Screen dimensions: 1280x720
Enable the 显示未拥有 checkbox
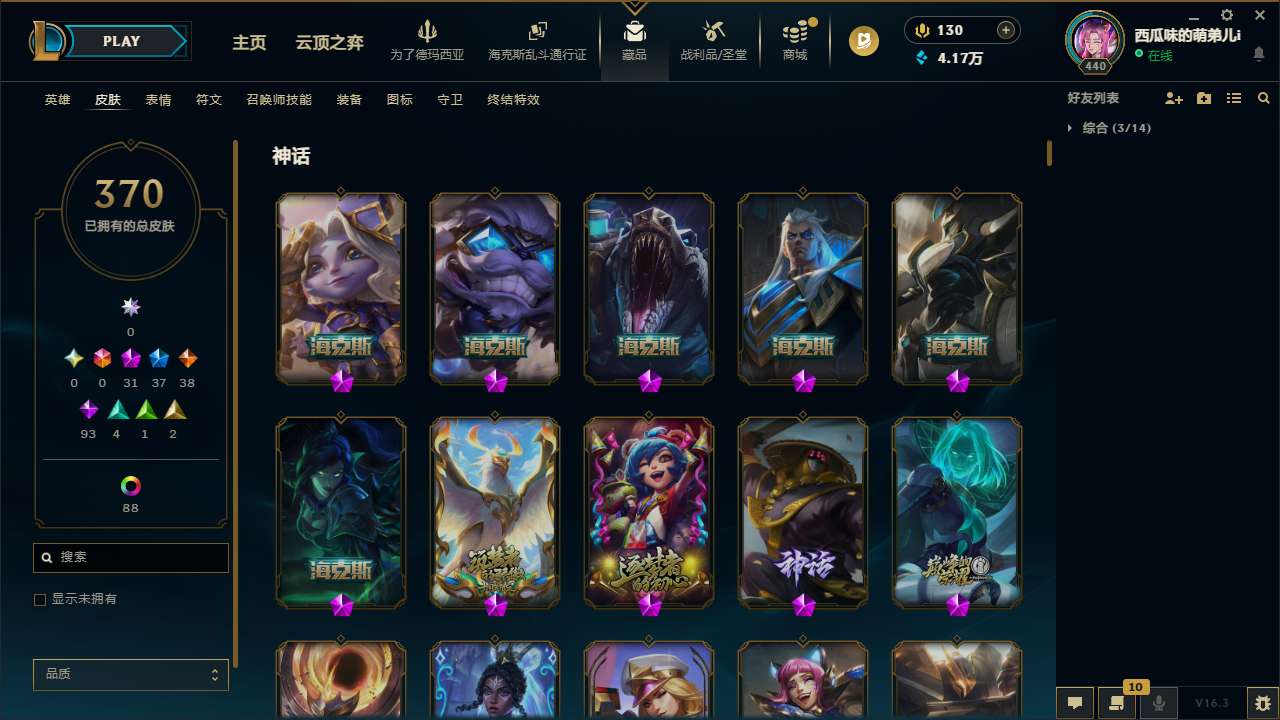pyautogui.click(x=40, y=599)
